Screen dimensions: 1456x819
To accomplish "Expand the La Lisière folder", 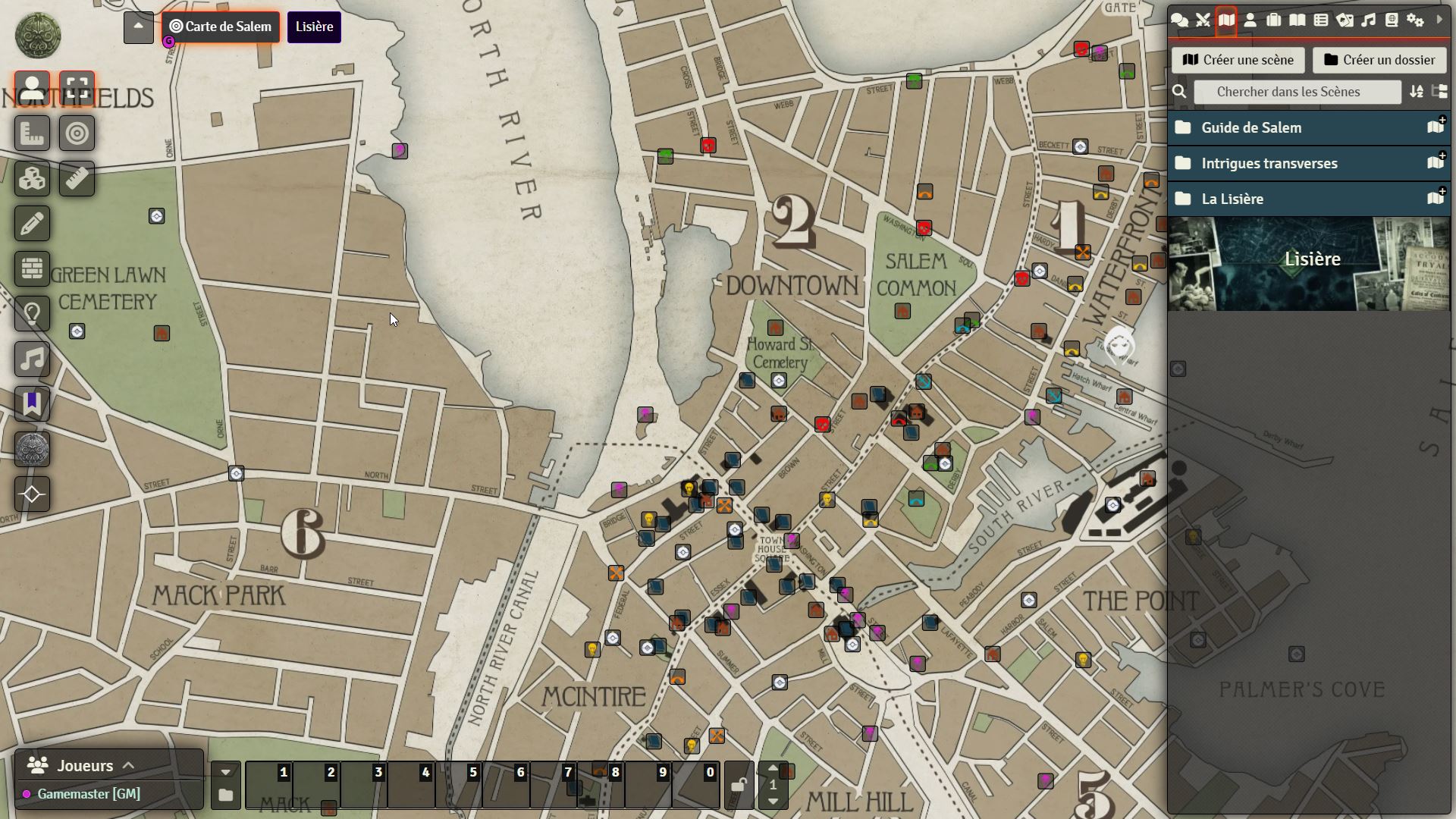I will click(x=1232, y=199).
